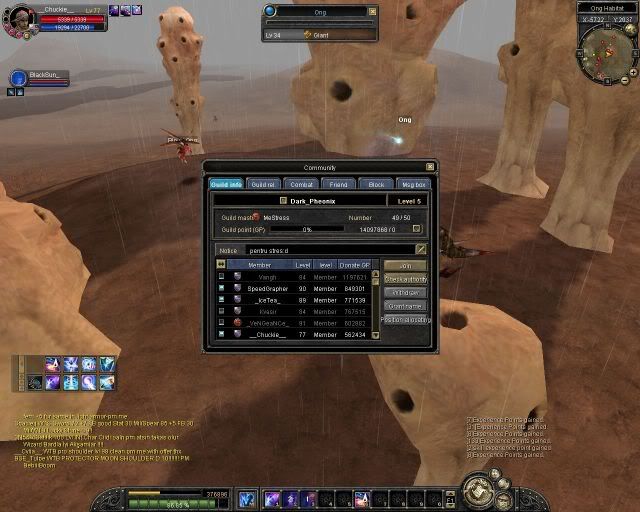This screenshot has width=640, height=512.
Task: Show the Friend tab
Action: pyautogui.click(x=339, y=184)
